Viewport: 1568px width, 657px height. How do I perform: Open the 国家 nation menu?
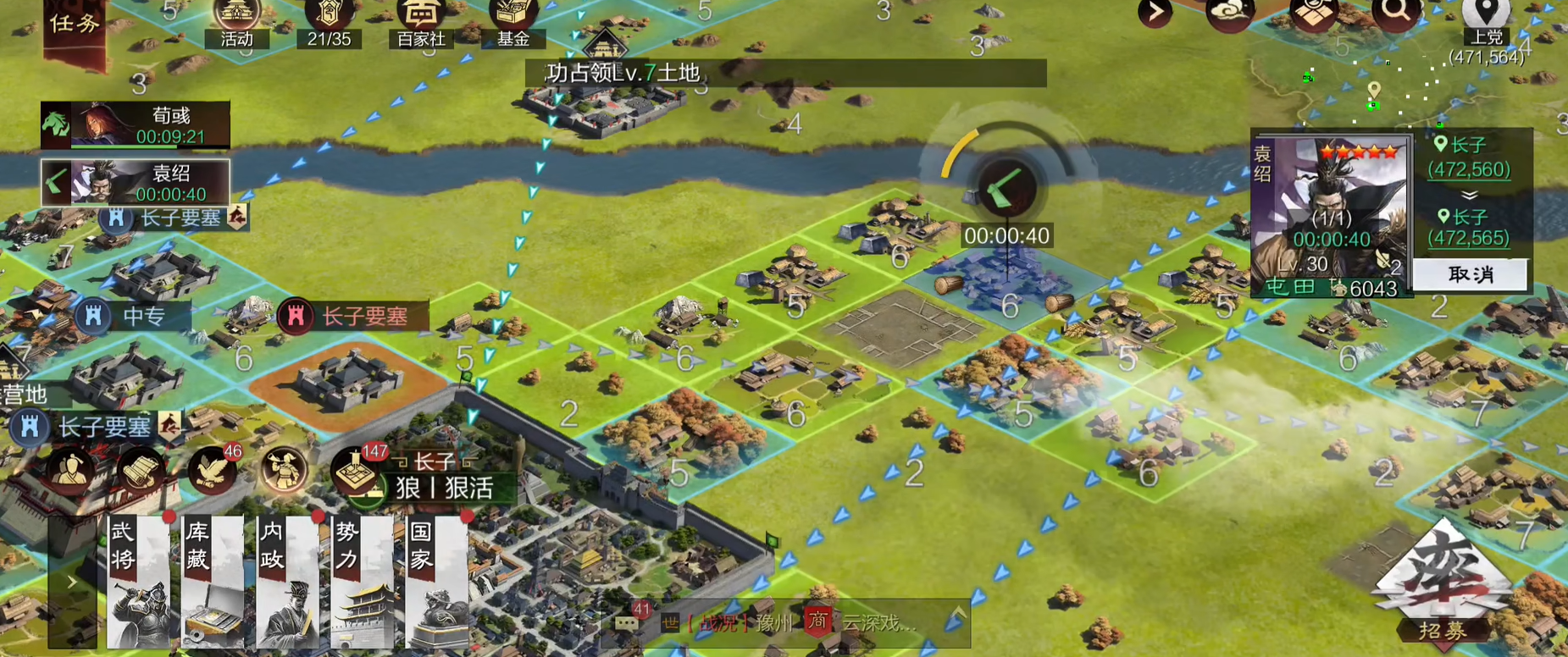click(x=436, y=581)
